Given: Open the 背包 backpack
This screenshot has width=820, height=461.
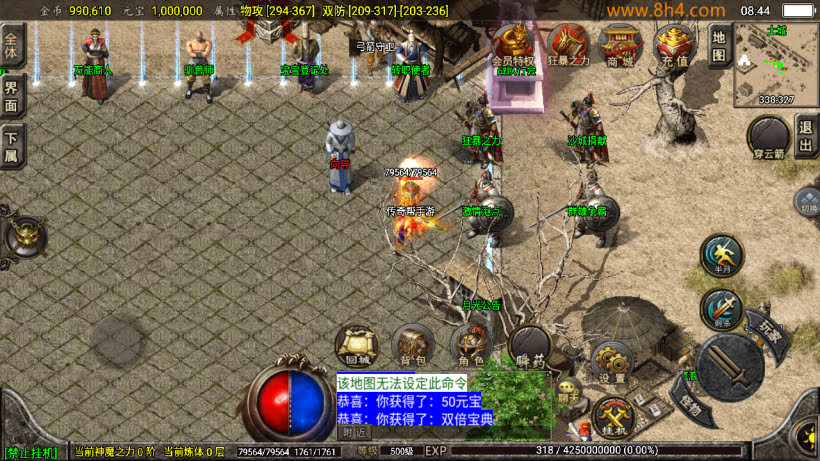Looking at the screenshot, I should [x=413, y=345].
